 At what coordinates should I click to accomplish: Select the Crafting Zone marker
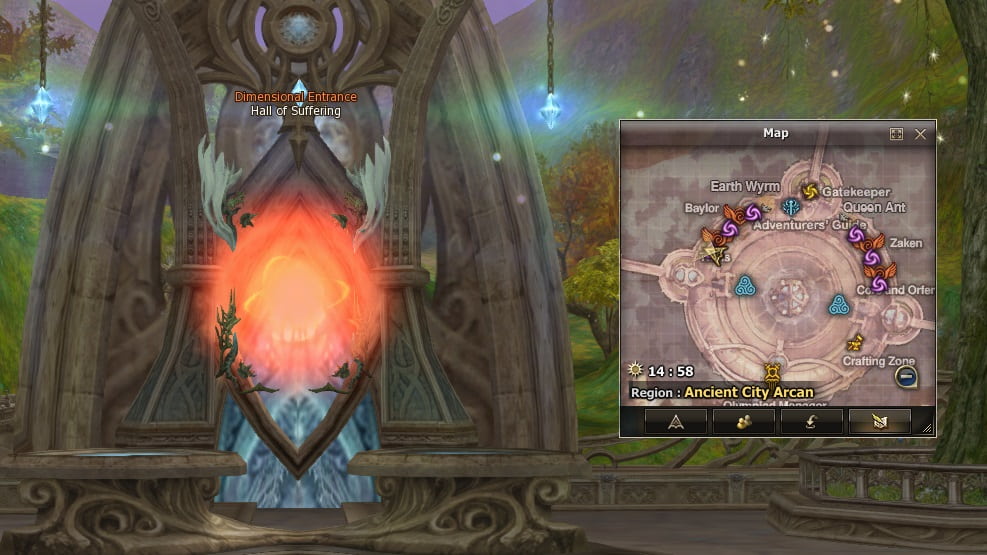coord(855,342)
